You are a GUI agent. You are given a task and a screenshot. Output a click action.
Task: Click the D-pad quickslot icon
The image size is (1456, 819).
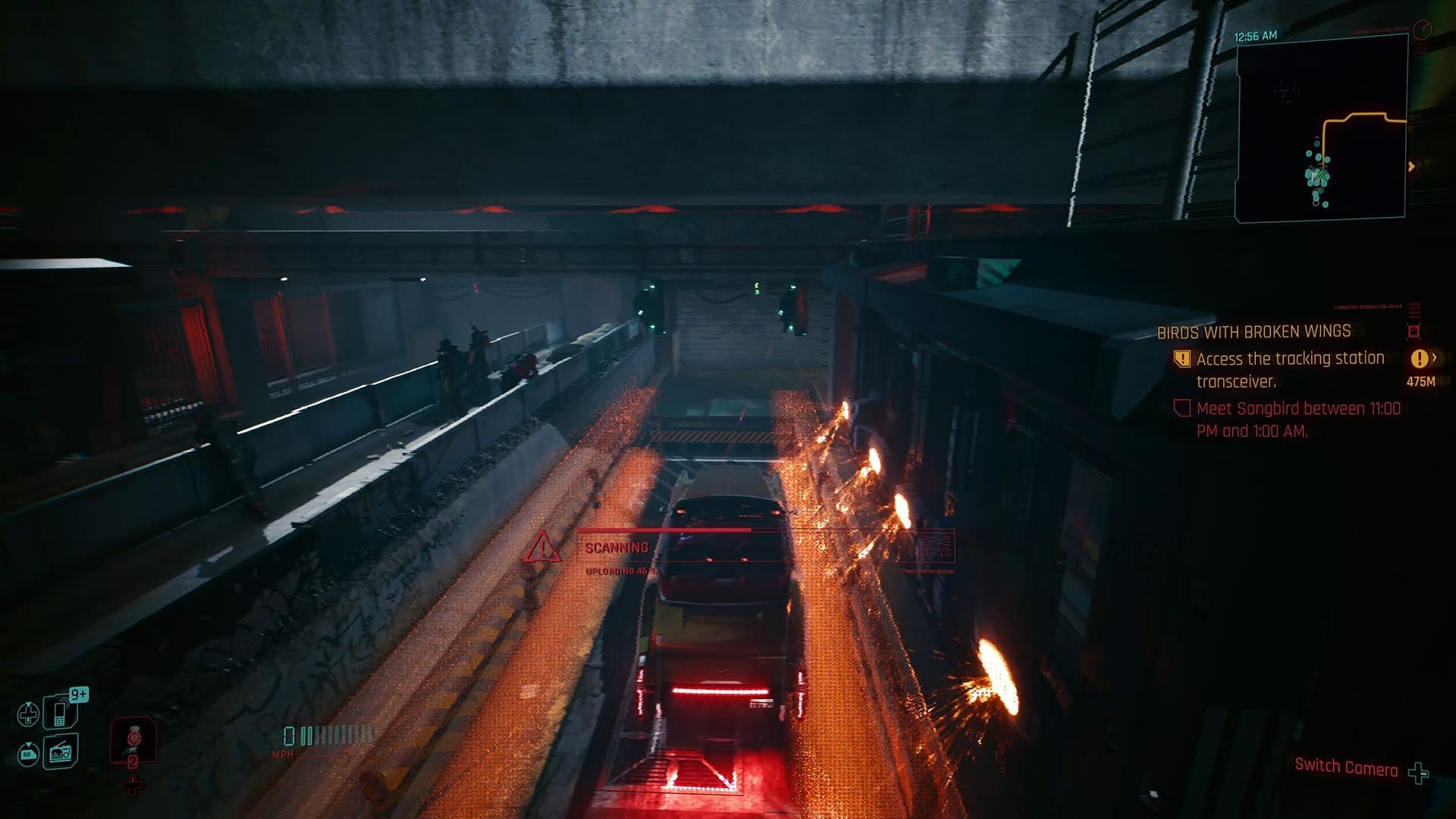click(28, 714)
